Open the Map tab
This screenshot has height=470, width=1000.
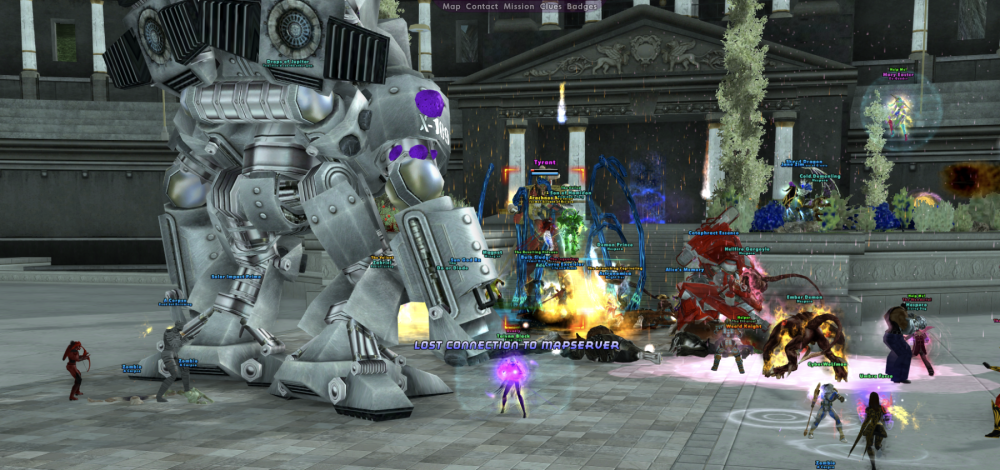[451, 6]
